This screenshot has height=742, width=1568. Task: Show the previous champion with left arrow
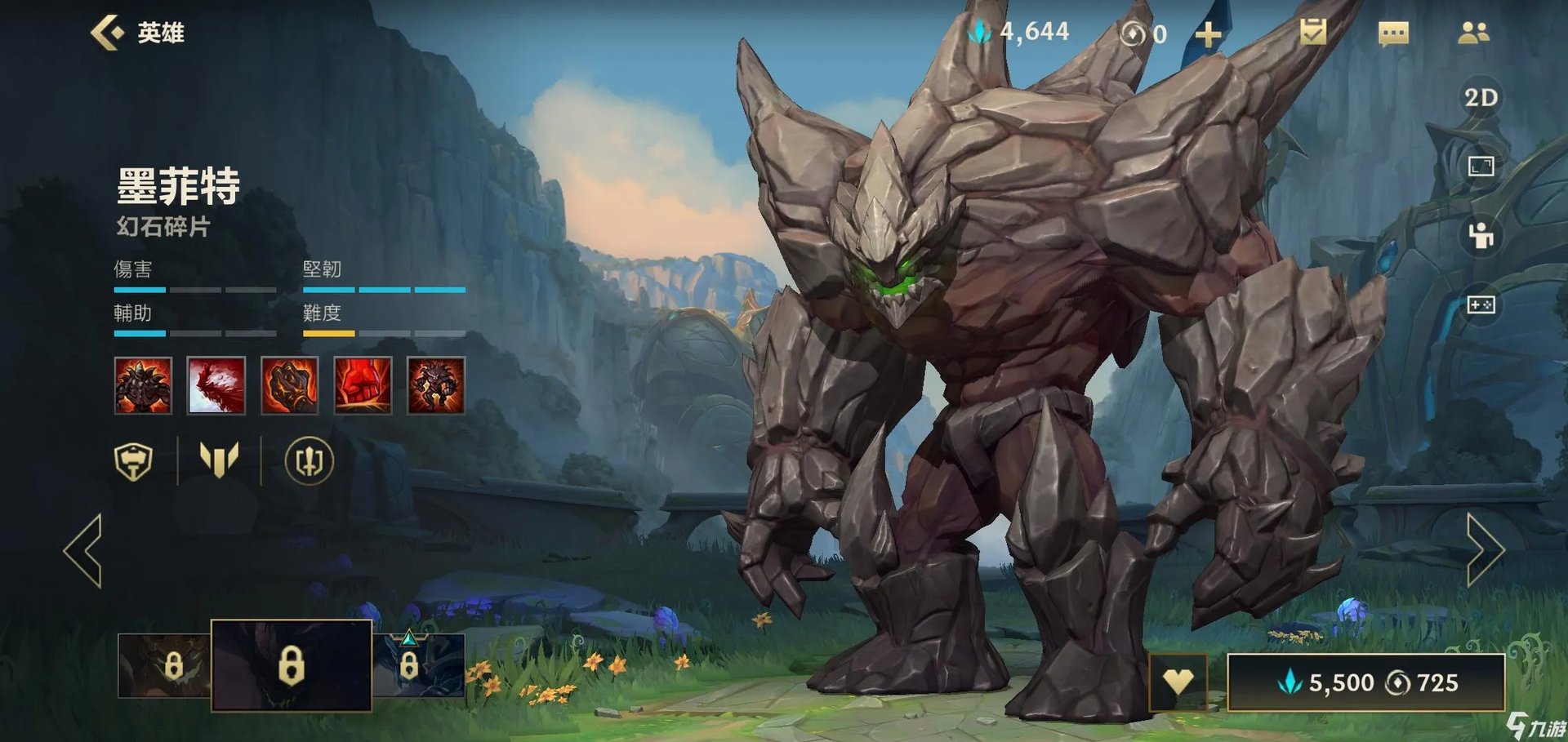click(83, 551)
